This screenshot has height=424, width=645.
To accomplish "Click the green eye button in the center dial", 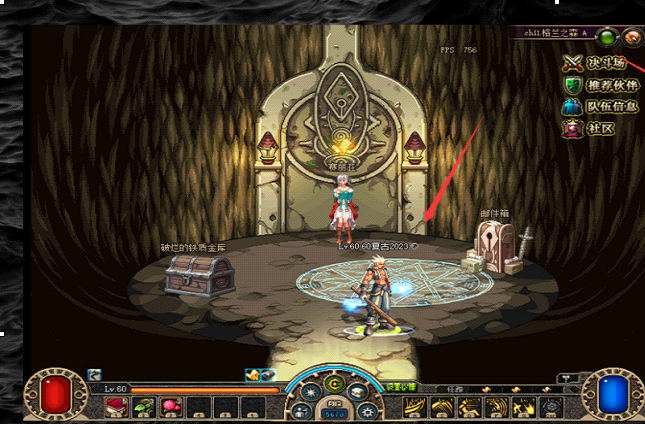I will tap(333, 383).
